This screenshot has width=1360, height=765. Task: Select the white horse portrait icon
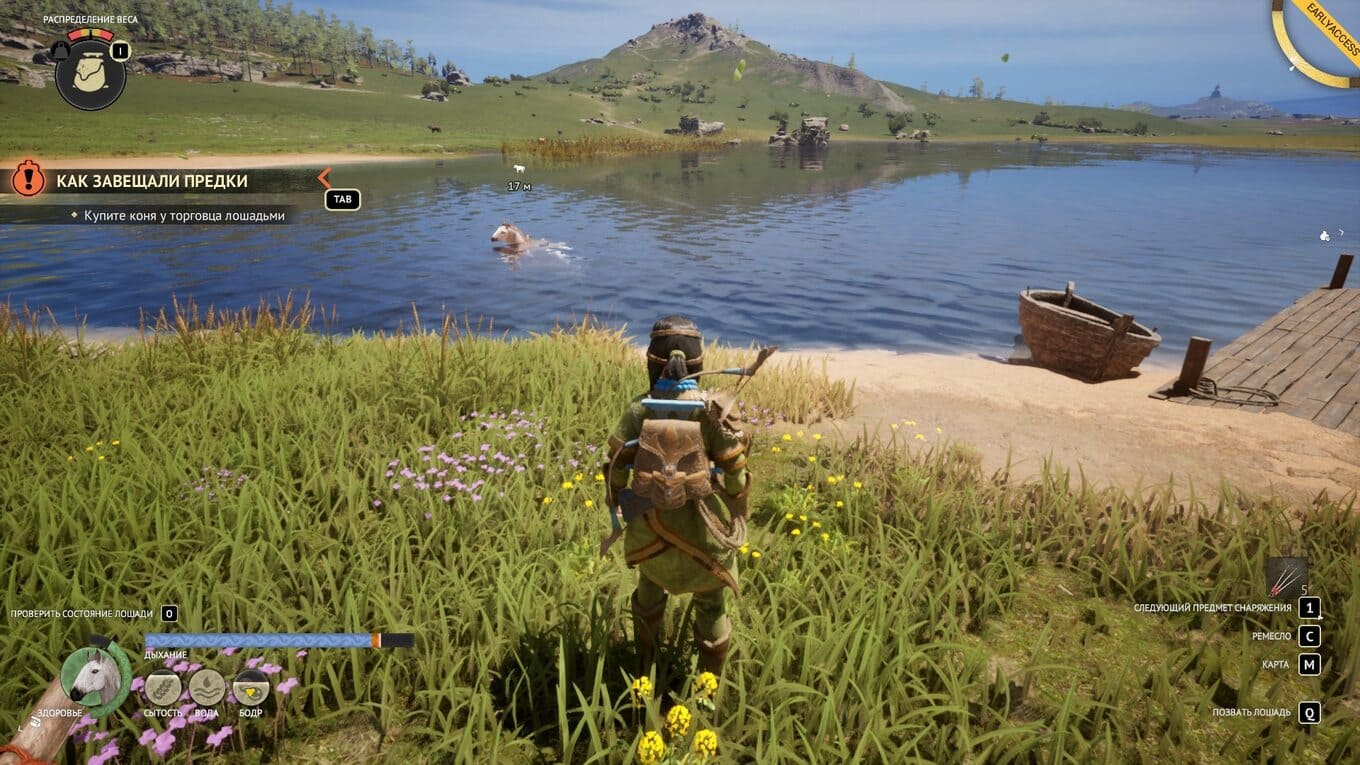95,677
